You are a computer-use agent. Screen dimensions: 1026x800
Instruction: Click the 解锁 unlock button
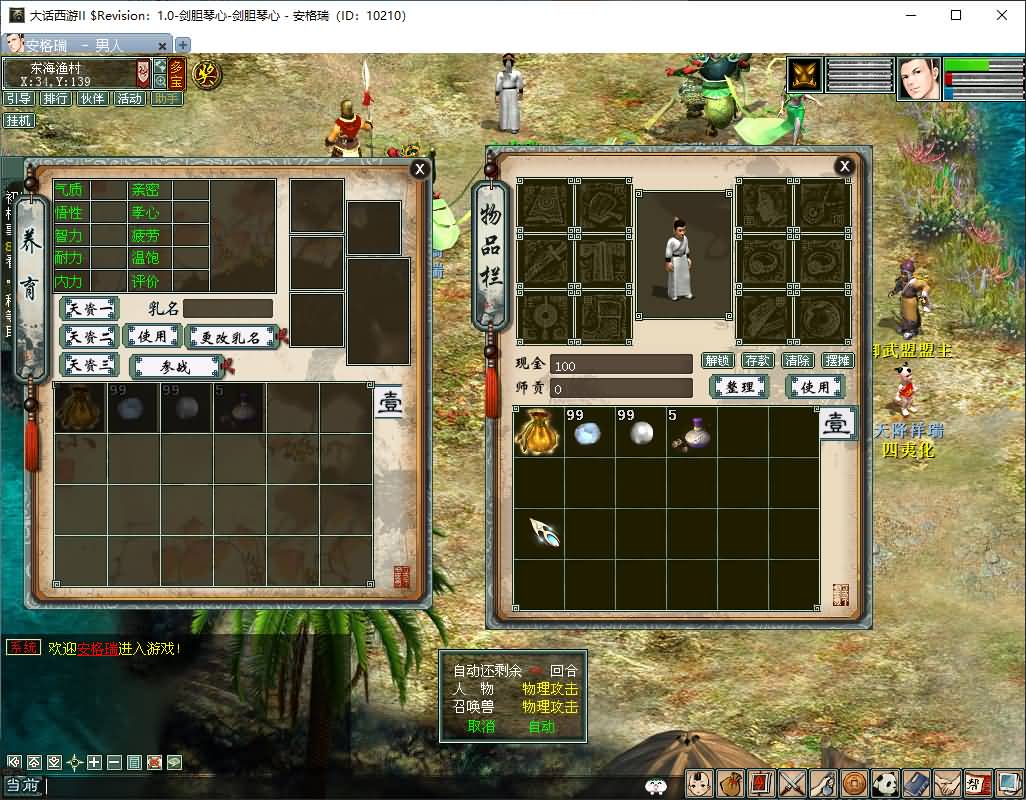[718, 361]
